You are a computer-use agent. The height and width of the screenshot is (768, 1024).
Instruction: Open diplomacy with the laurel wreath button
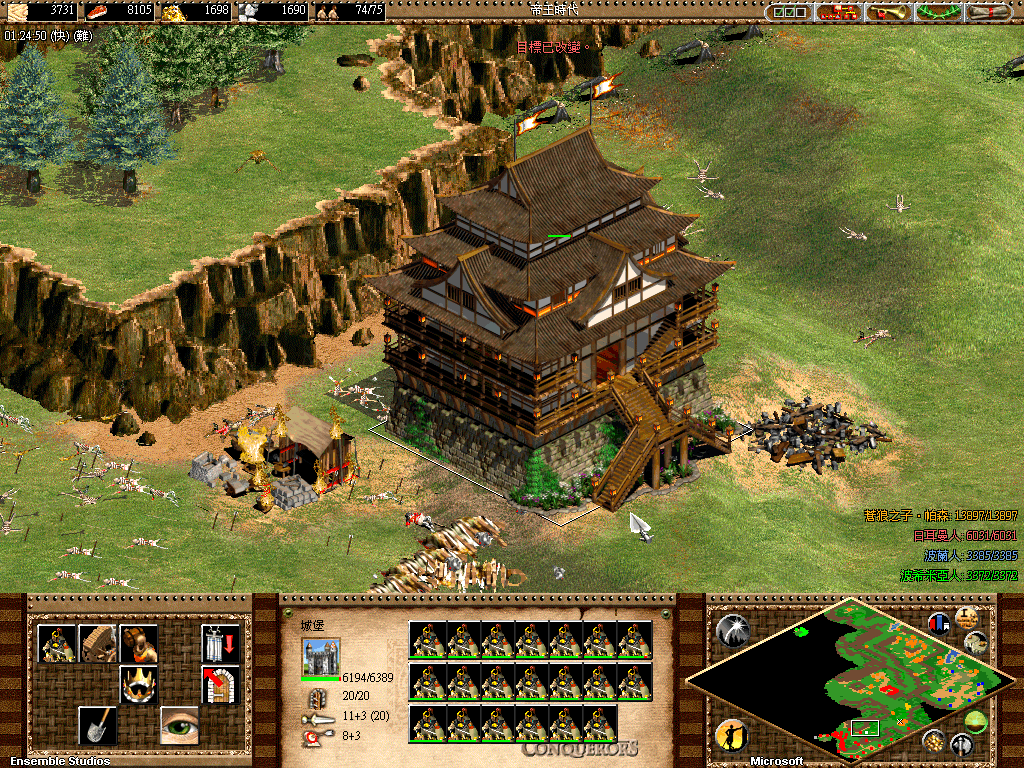939,12
